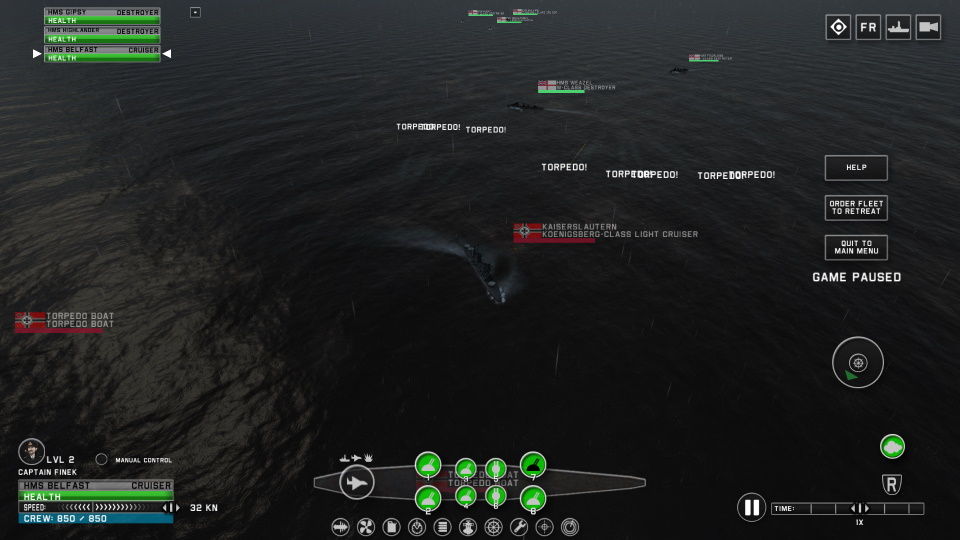Select HMS Belfast cruiser in fleet list
The height and width of the screenshot is (540, 960).
click(102, 53)
